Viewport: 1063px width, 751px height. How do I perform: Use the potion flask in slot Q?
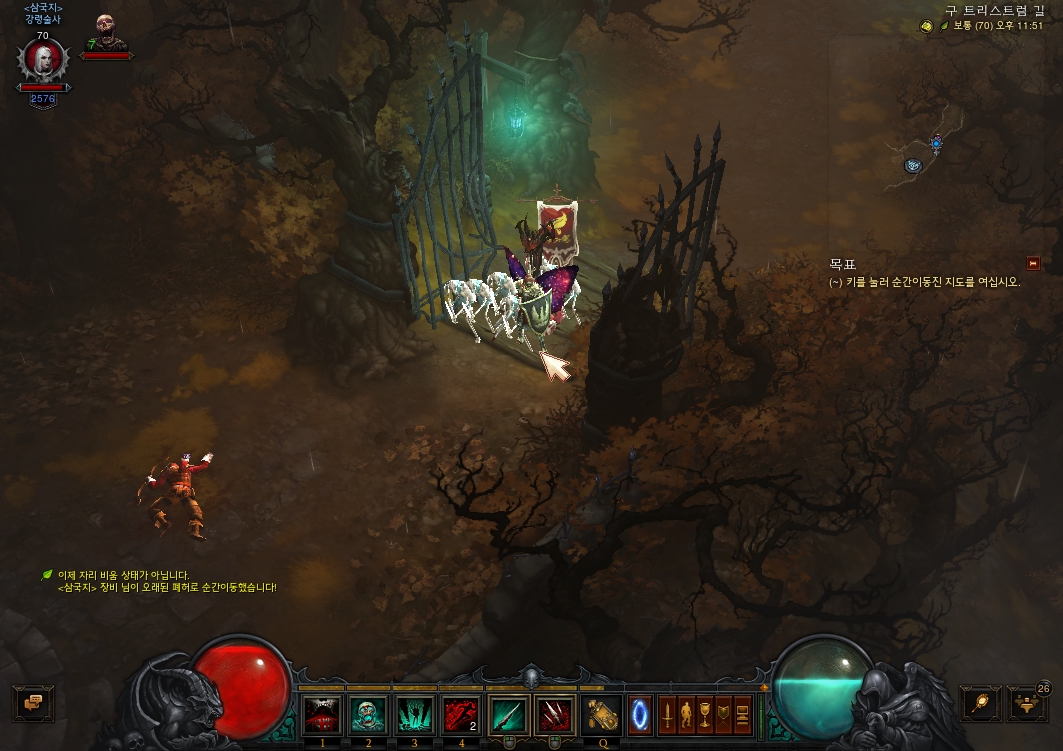click(x=601, y=715)
